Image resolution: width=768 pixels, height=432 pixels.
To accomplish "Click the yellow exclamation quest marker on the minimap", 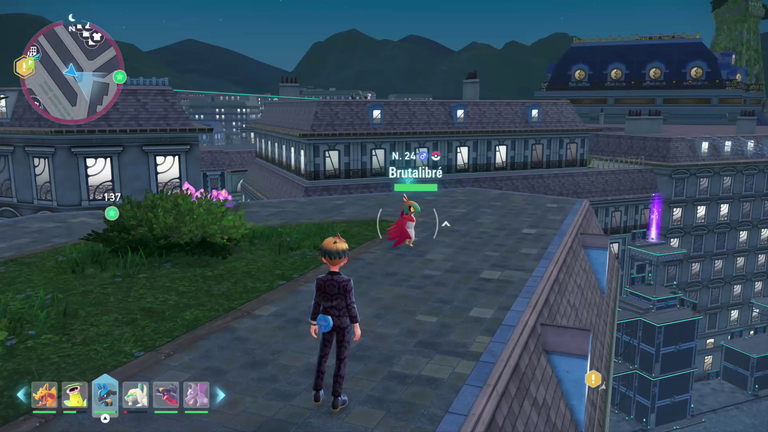I will click(x=22, y=66).
